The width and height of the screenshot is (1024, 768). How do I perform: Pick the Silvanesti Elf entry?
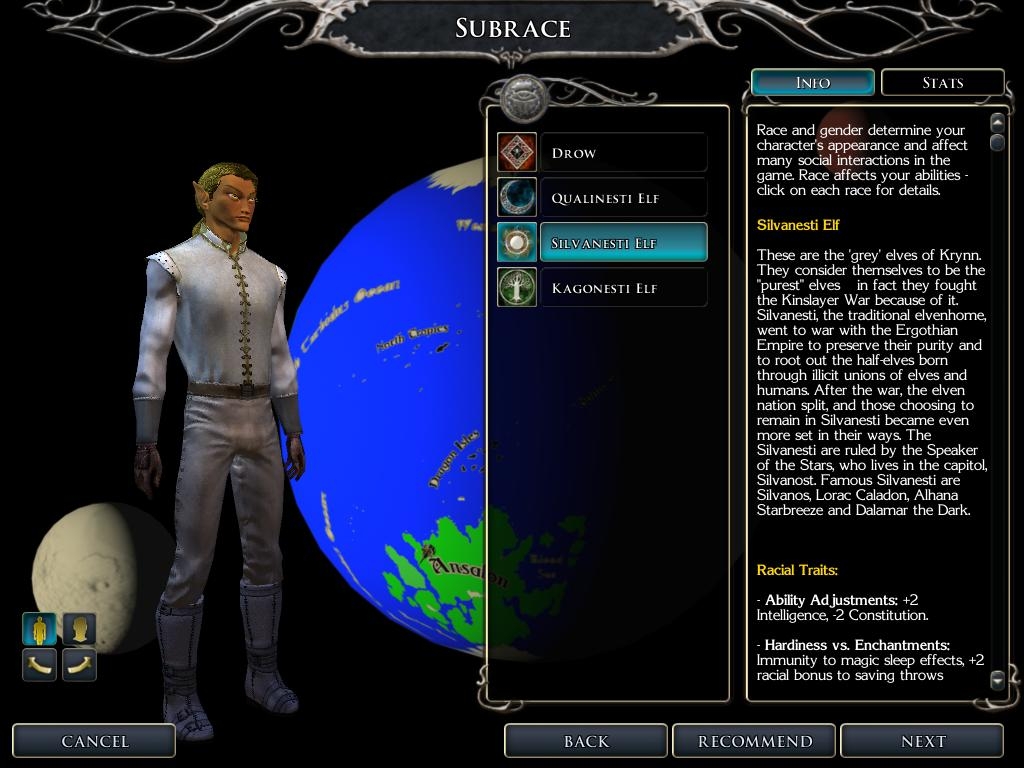tap(622, 243)
